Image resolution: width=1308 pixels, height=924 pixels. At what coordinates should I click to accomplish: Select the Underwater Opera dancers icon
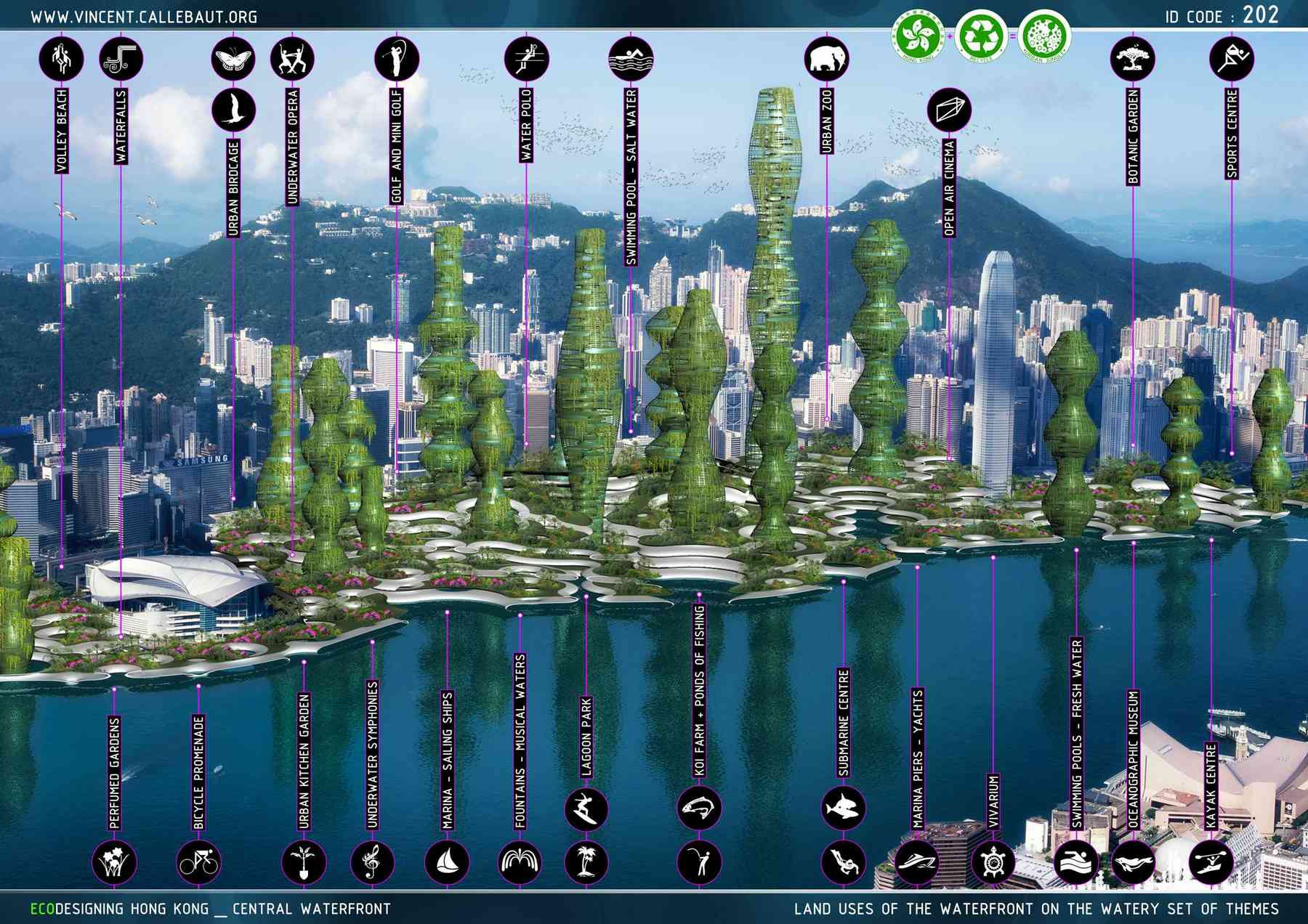(292, 58)
